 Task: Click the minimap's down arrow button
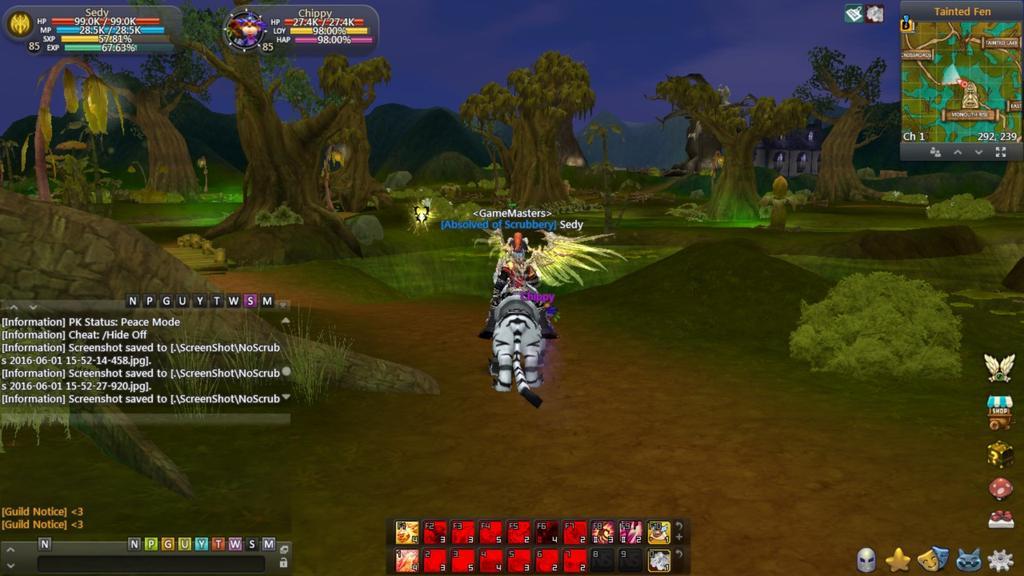click(978, 152)
